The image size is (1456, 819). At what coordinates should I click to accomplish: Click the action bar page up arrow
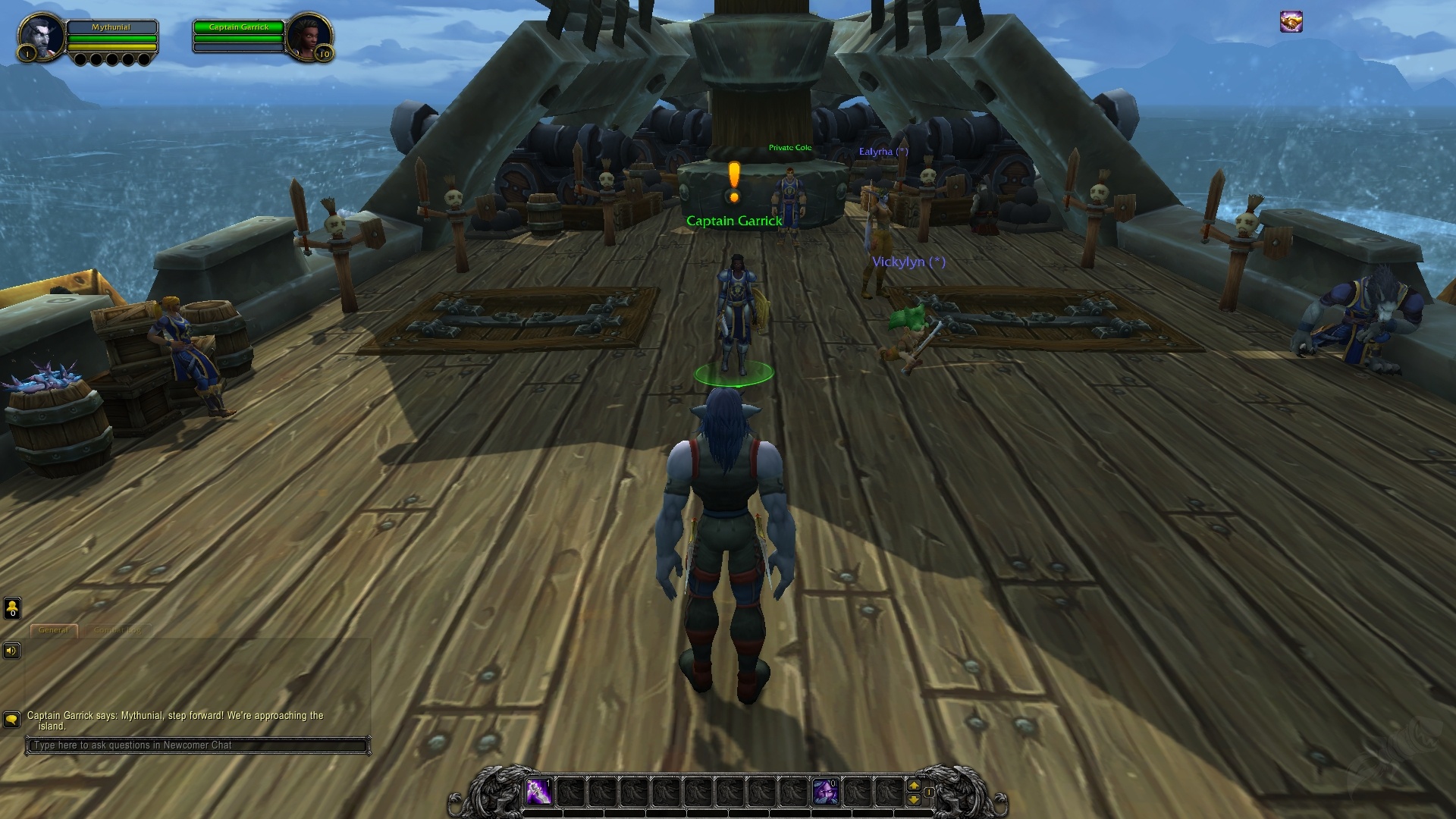[914, 786]
